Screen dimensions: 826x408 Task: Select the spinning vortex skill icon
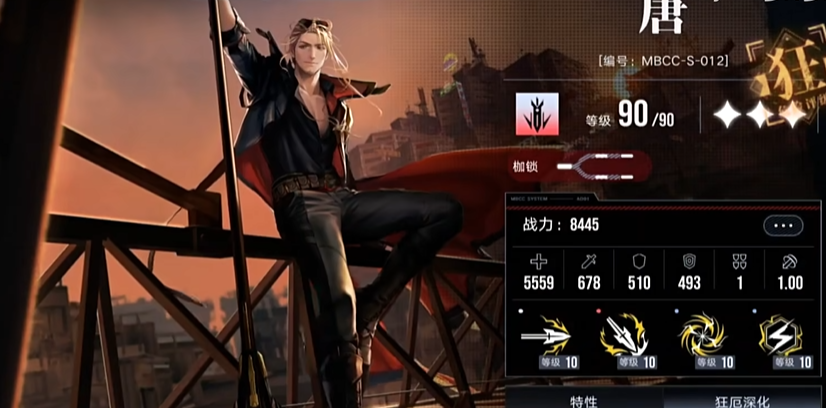point(704,336)
